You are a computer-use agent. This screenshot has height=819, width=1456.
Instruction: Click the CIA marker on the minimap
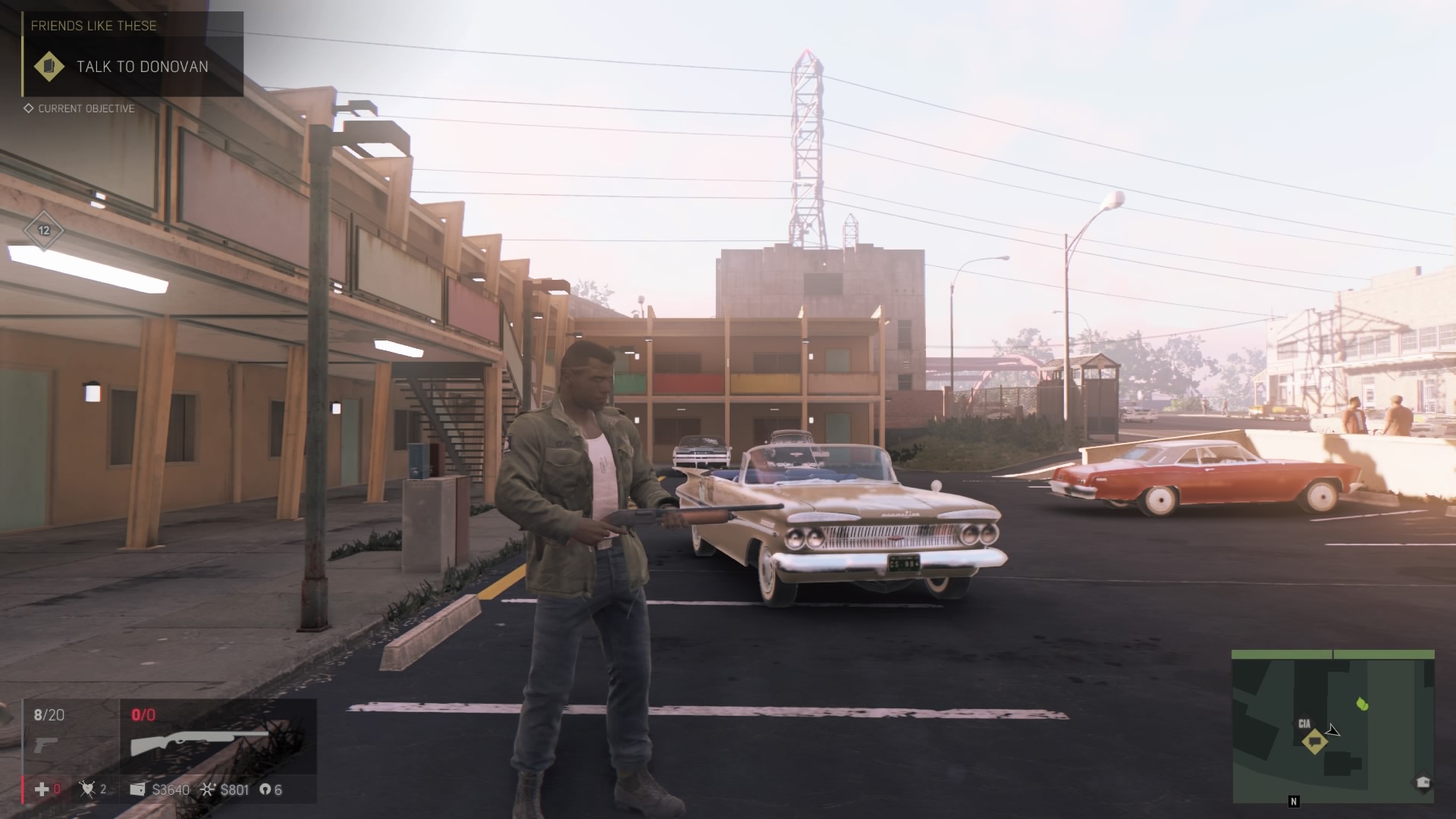1304,723
